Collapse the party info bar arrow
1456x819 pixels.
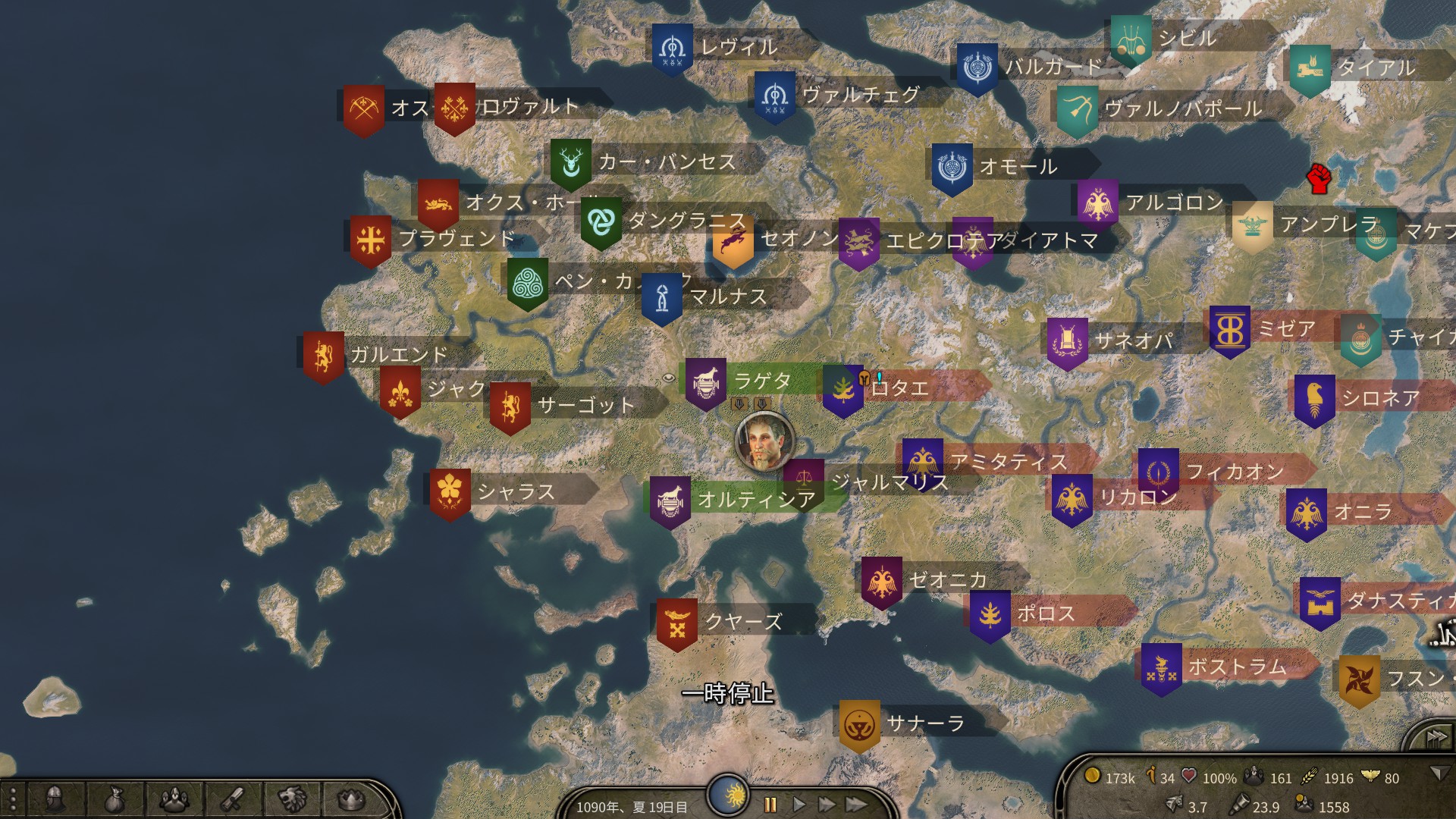coord(1438,773)
